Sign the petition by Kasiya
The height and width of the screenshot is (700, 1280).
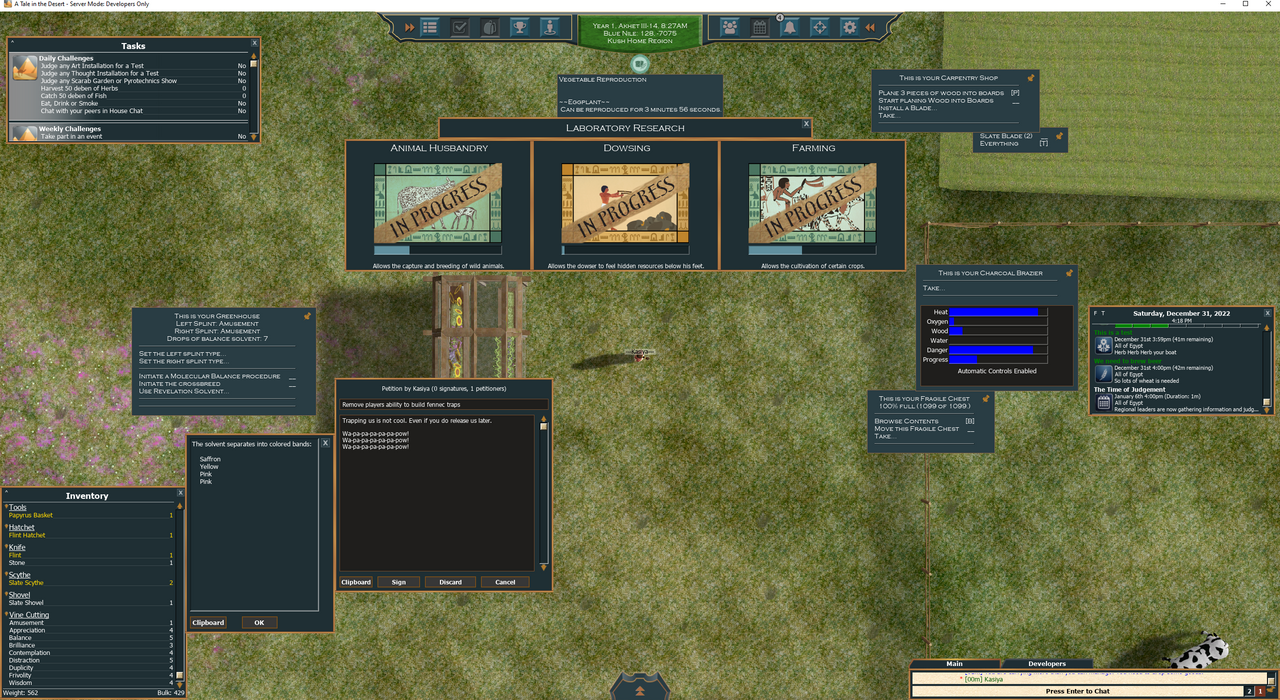click(398, 582)
